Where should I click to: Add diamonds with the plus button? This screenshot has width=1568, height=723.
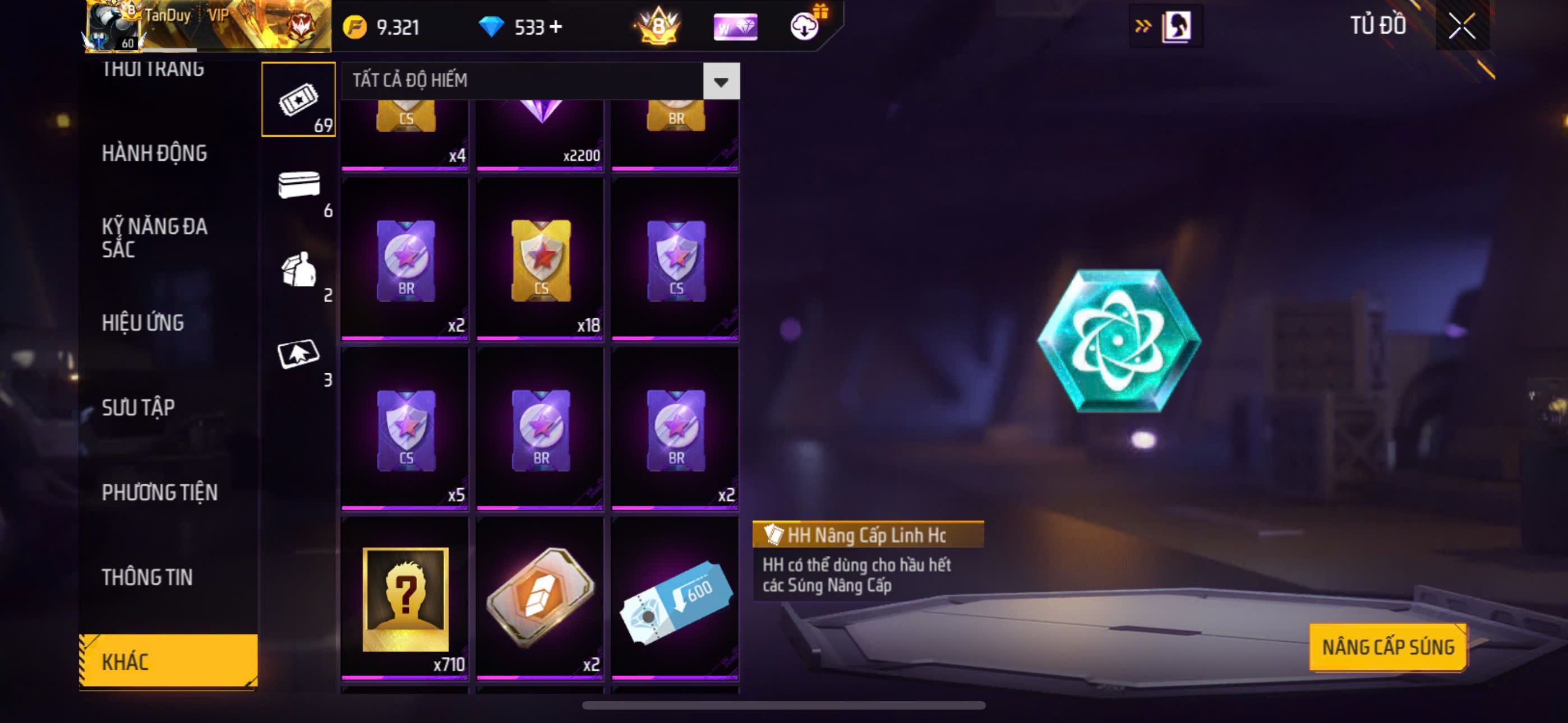pos(555,27)
